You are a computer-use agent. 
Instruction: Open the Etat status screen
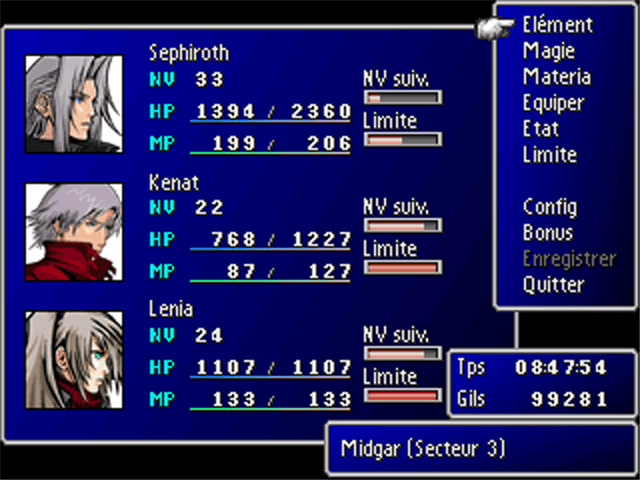(541, 129)
